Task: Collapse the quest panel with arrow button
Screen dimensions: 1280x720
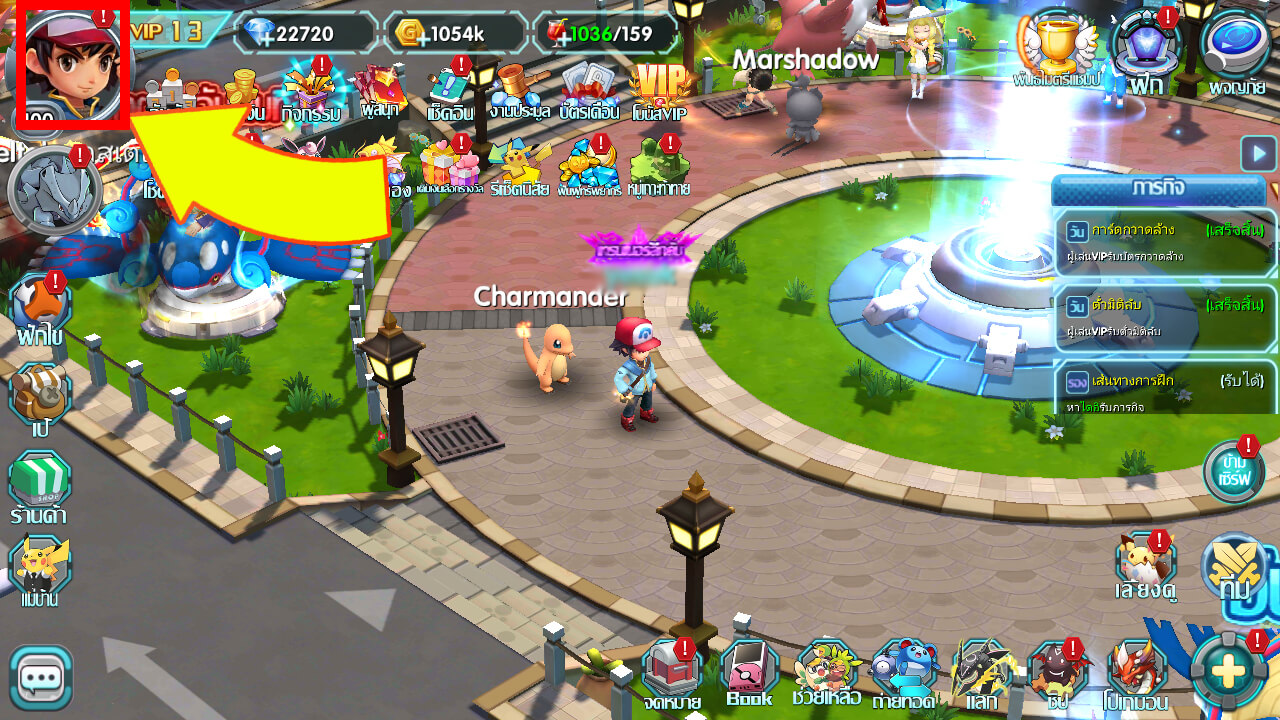Action: 1258,154
